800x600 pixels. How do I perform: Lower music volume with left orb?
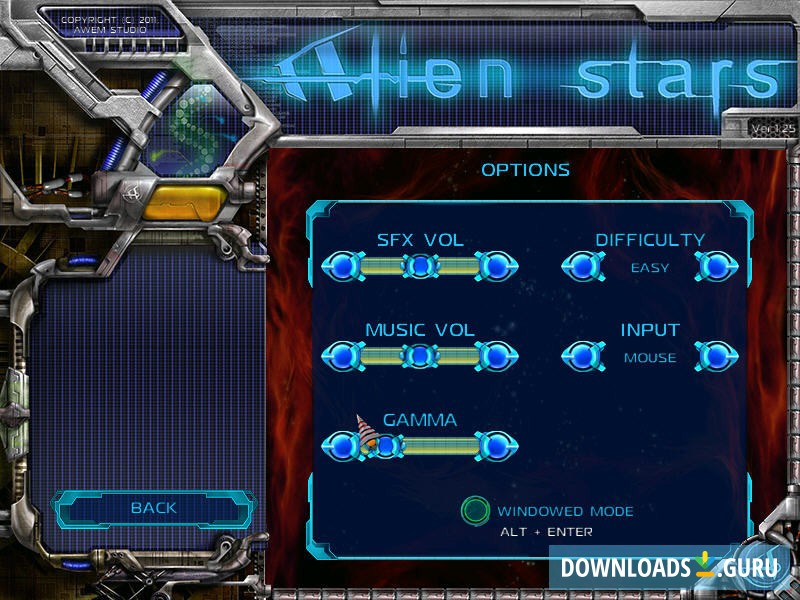342,355
